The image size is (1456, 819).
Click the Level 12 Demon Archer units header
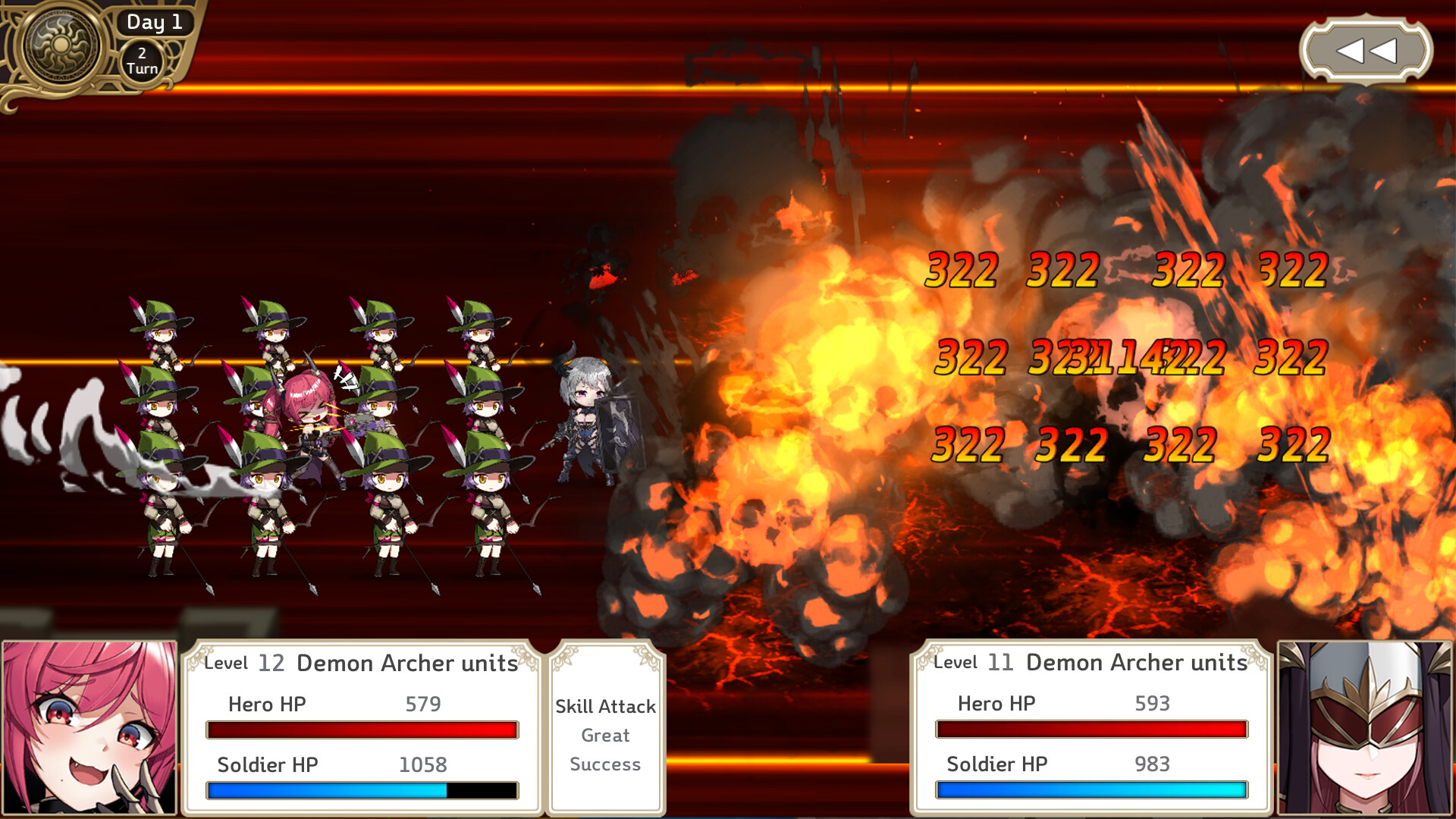[x=360, y=663]
